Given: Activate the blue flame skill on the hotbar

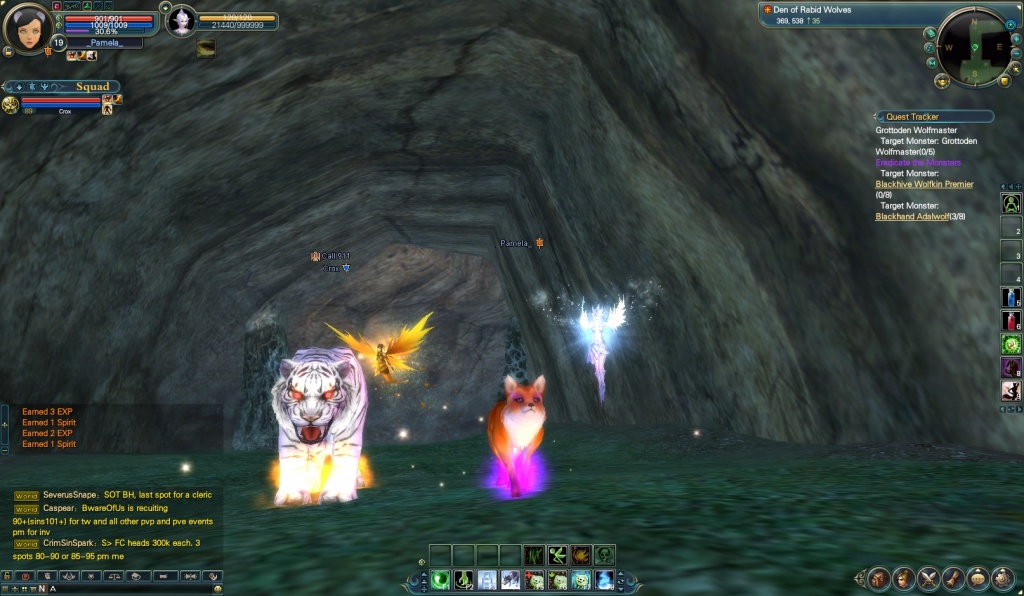Looking at the screenshot, I should point(604,580).
